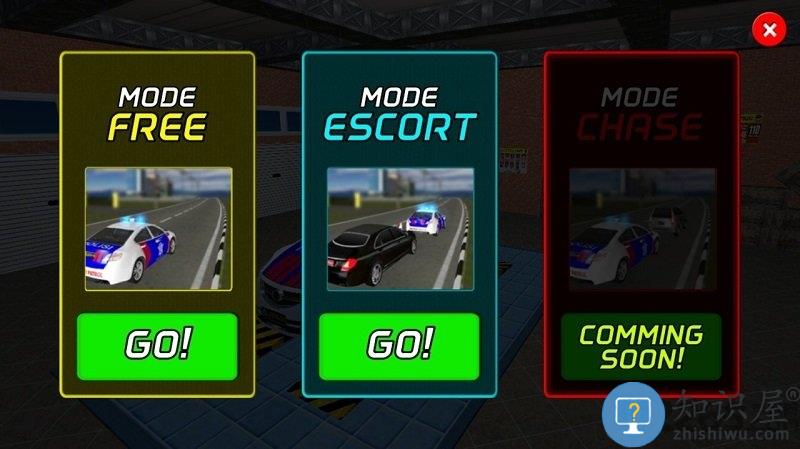800x449 pixels.
Task: Select the locked Chase mode preview image
Action: pyautogui.click(x=642, y=229)
